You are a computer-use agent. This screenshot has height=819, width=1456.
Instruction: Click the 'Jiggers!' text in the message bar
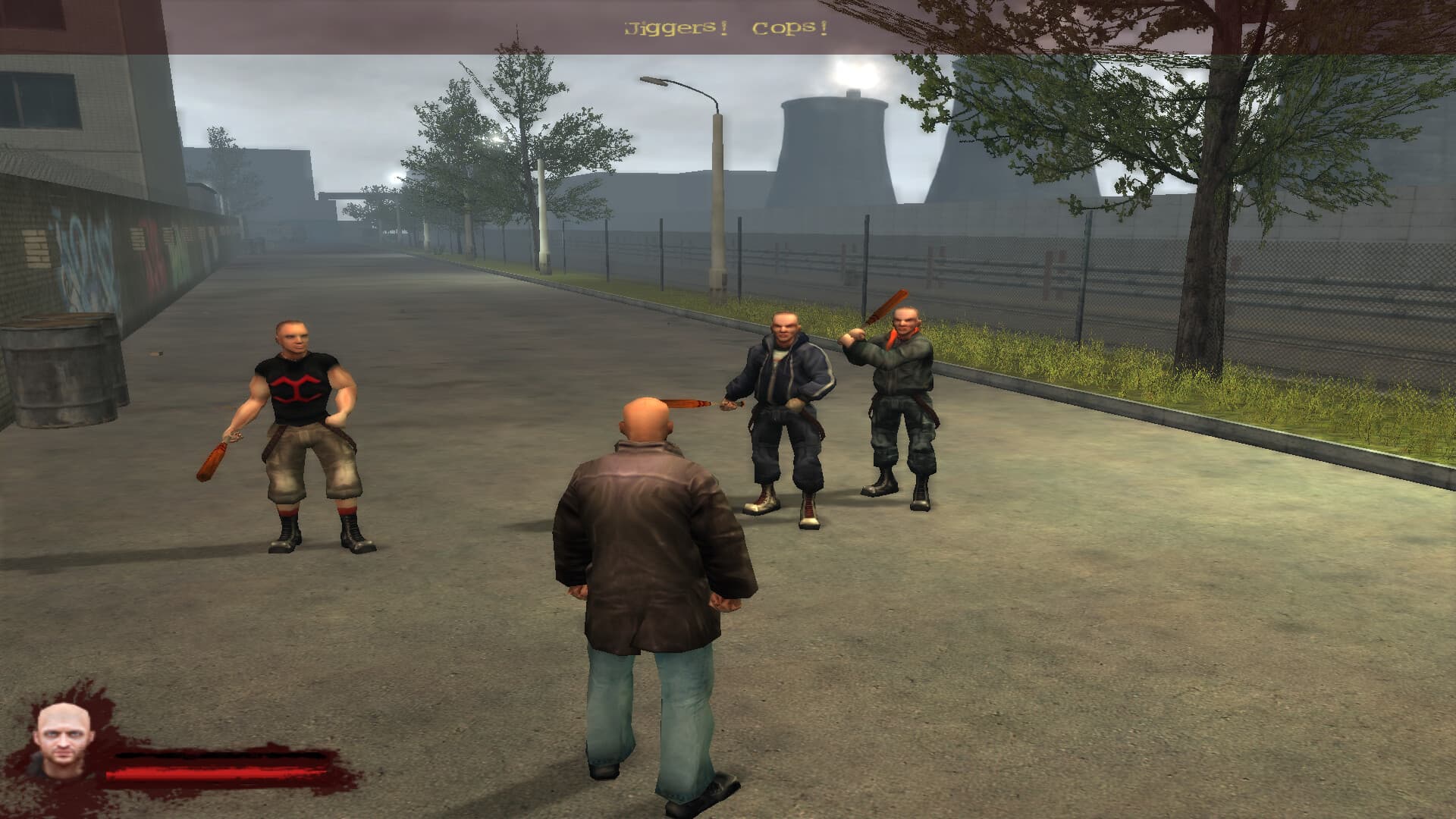click(673, 27)
